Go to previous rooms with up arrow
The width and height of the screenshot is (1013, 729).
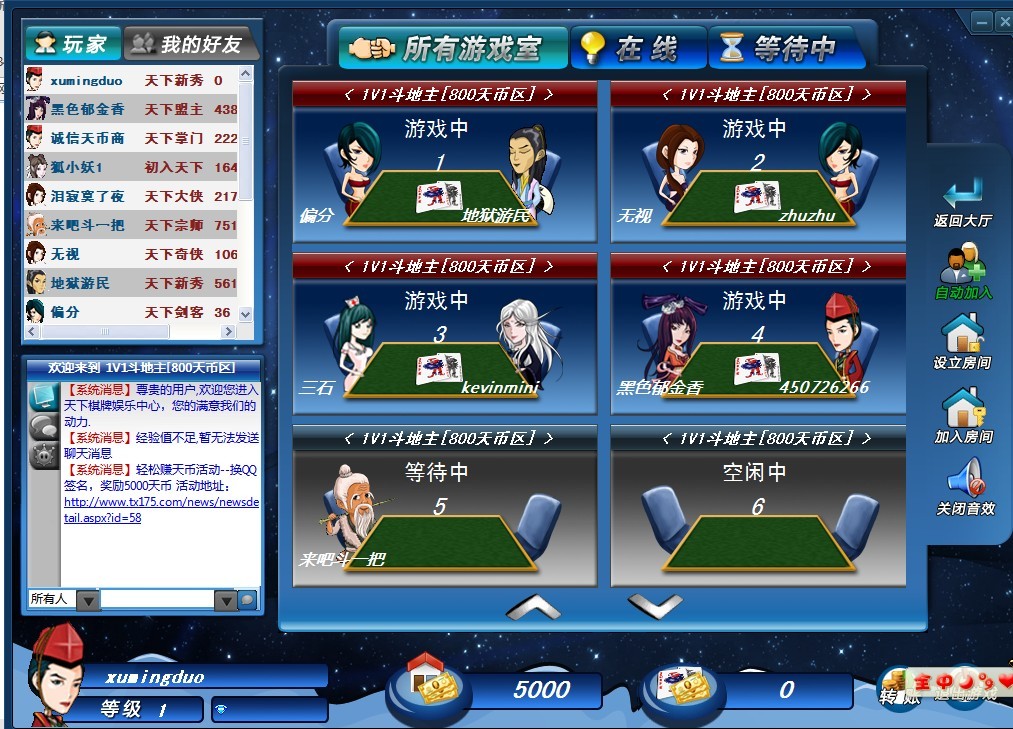tap(533, 606)
